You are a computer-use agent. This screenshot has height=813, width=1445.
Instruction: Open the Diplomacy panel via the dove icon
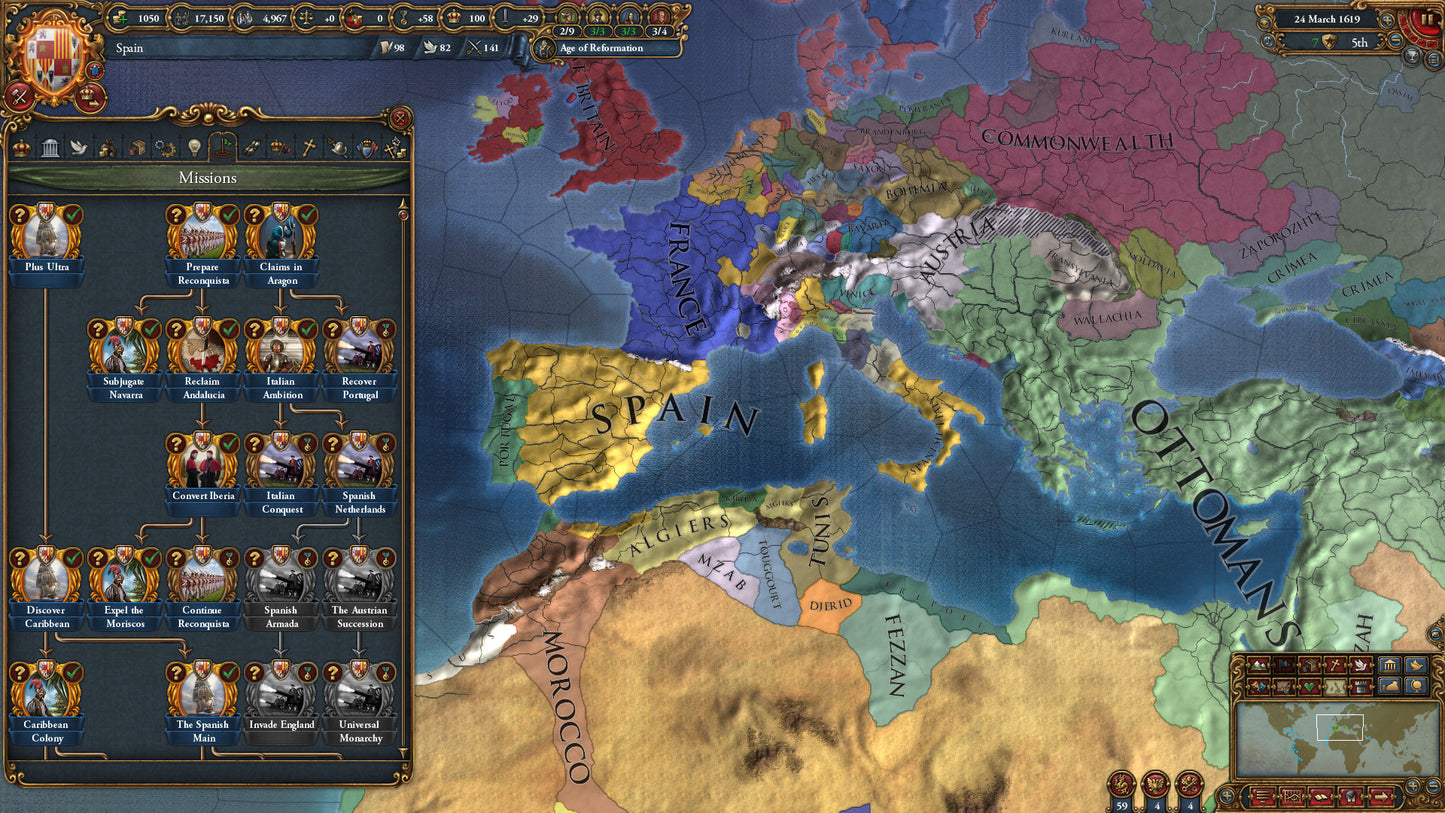[x=81, y=148]
